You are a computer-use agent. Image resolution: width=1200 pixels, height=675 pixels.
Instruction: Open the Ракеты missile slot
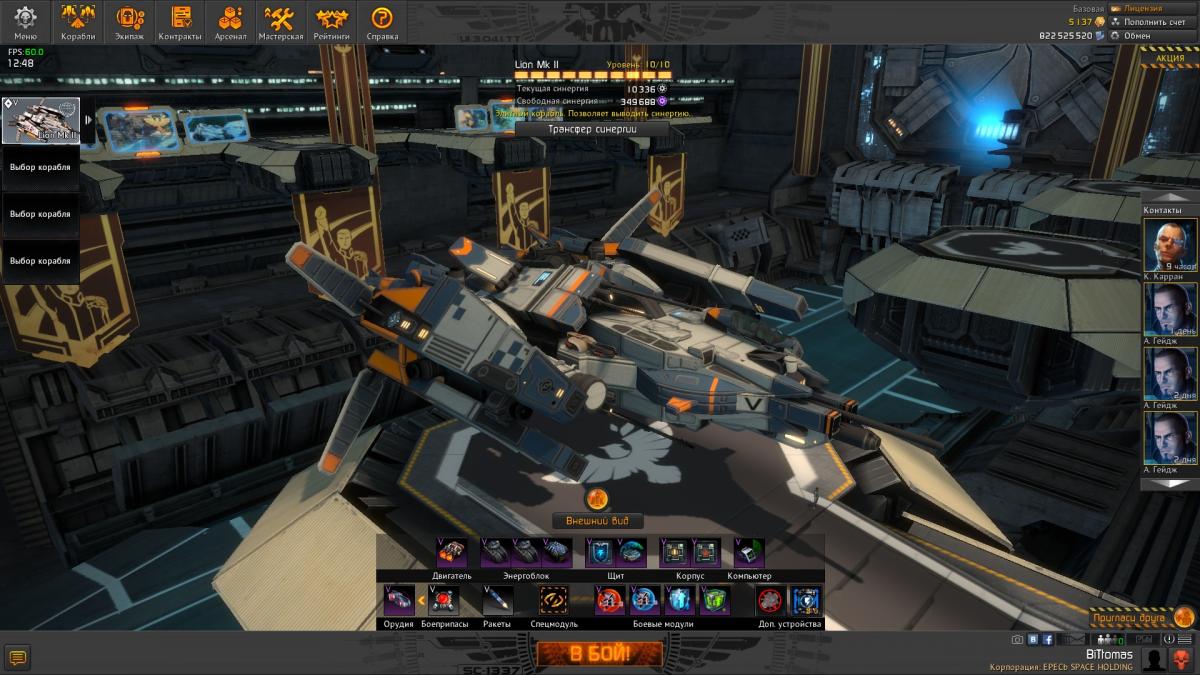(497, 600)
